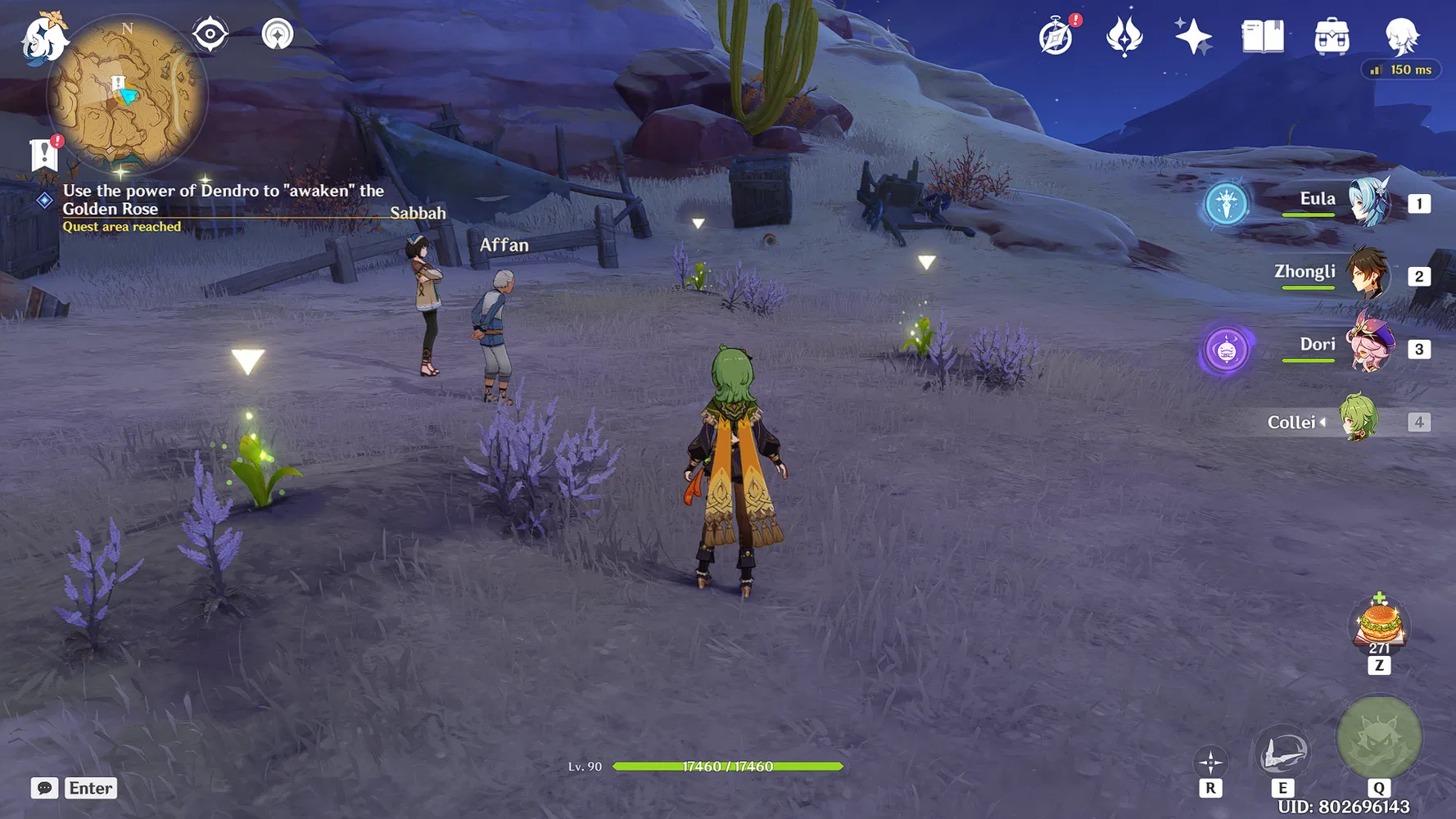Toggle the elemental sight eye icon
This screenshot has height=819, width=1456.
(210, 34)
